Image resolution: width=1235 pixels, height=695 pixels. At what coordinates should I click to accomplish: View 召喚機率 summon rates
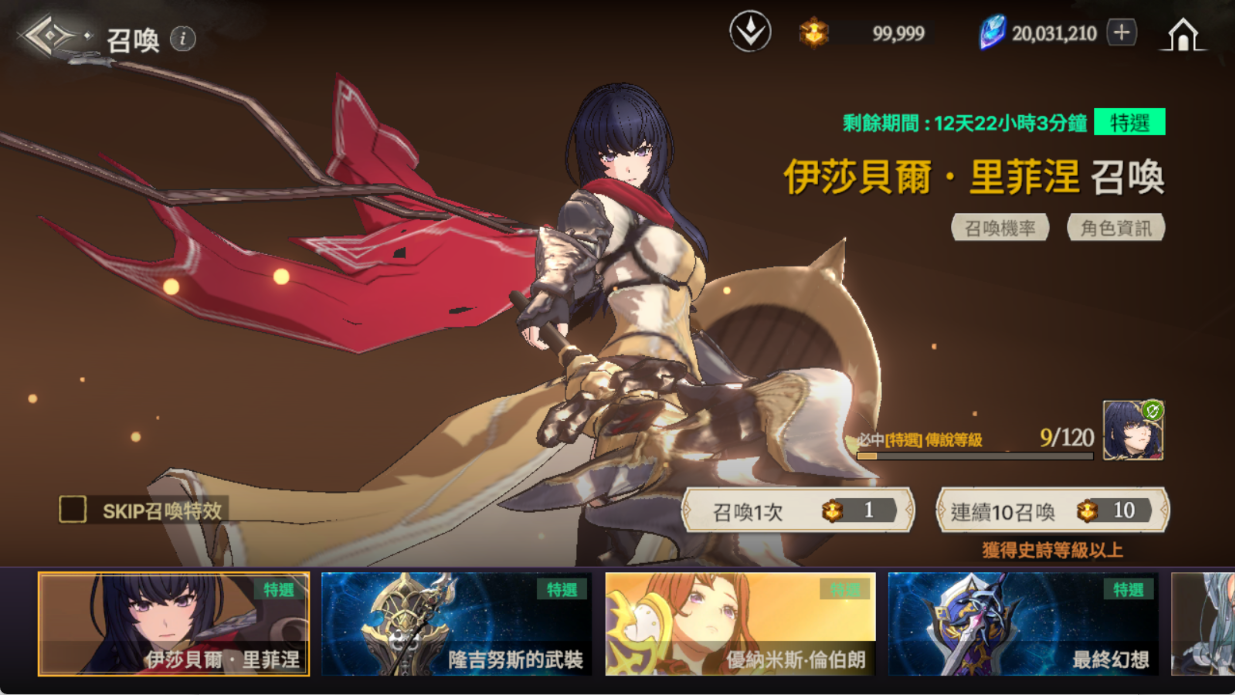pyautogui.click(x=999, y=228)
